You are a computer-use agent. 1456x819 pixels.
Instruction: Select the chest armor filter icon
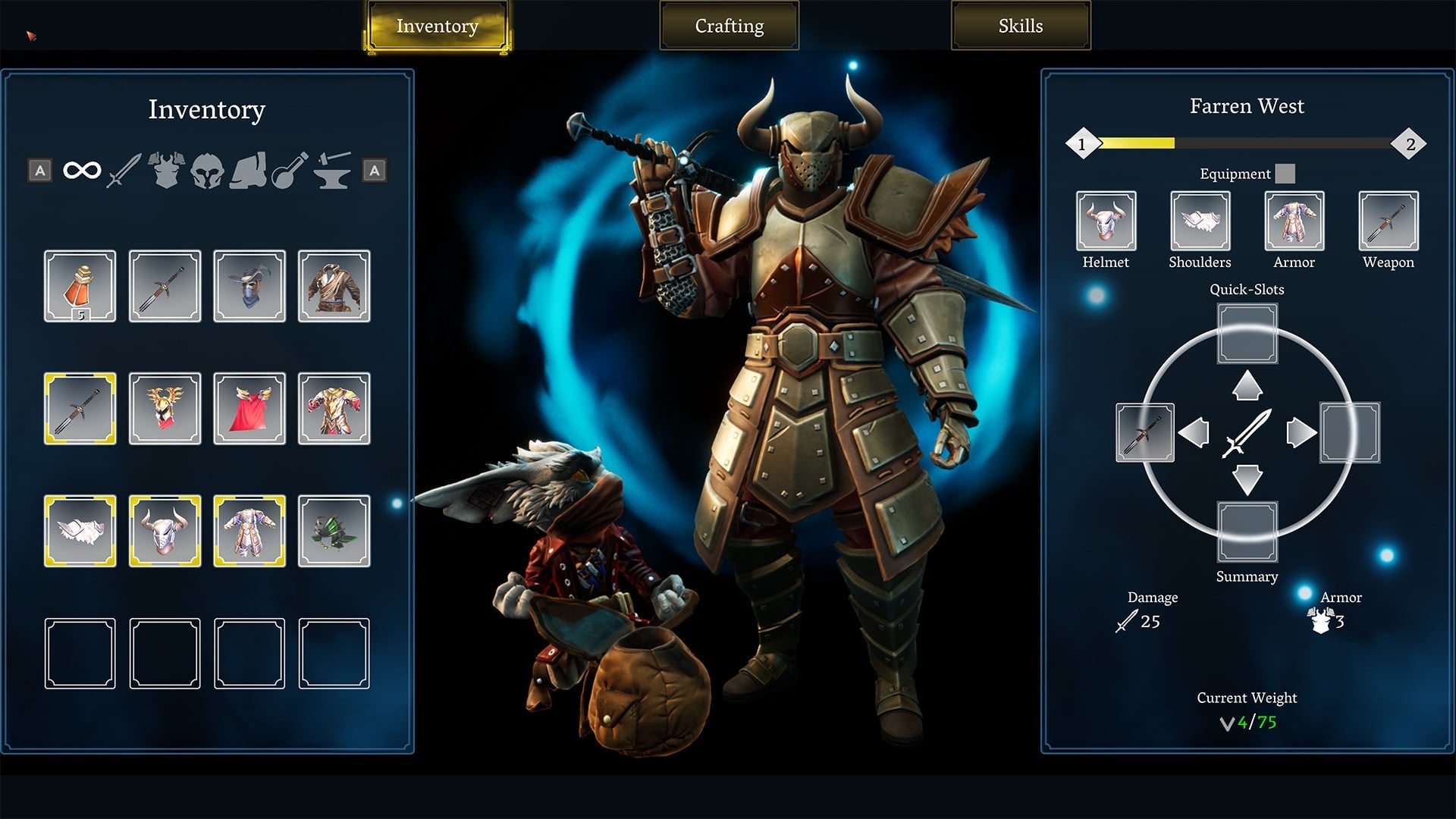coord(165,168)
